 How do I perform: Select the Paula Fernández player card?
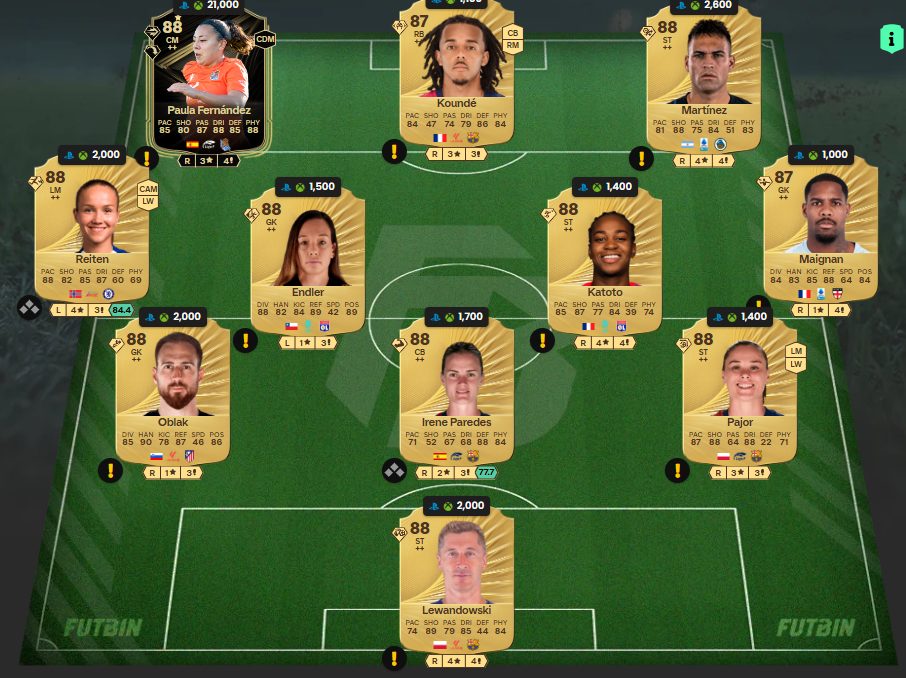210,80
